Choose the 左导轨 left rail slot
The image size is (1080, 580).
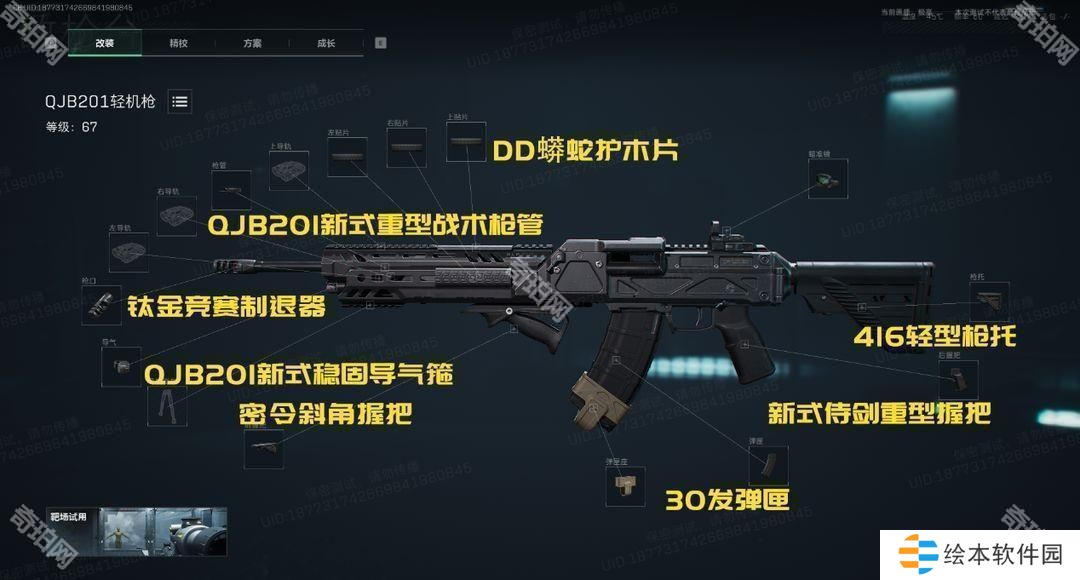tap(128, 253)
